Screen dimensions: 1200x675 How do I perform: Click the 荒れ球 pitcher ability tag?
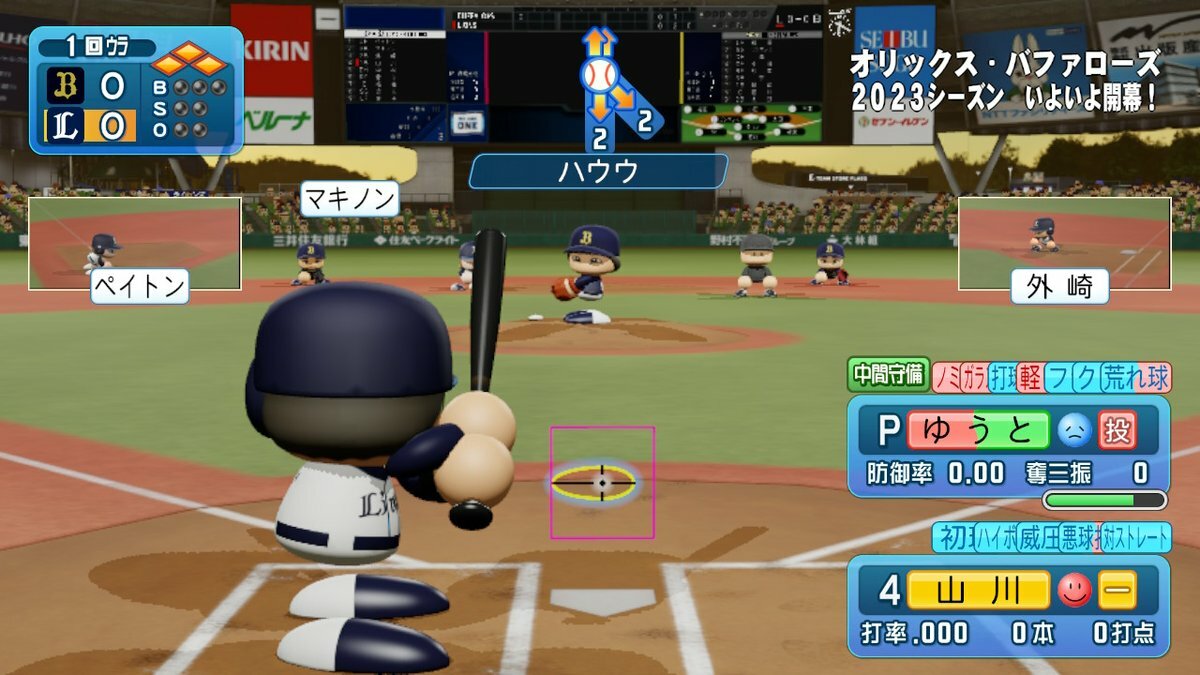[1136, 377]
